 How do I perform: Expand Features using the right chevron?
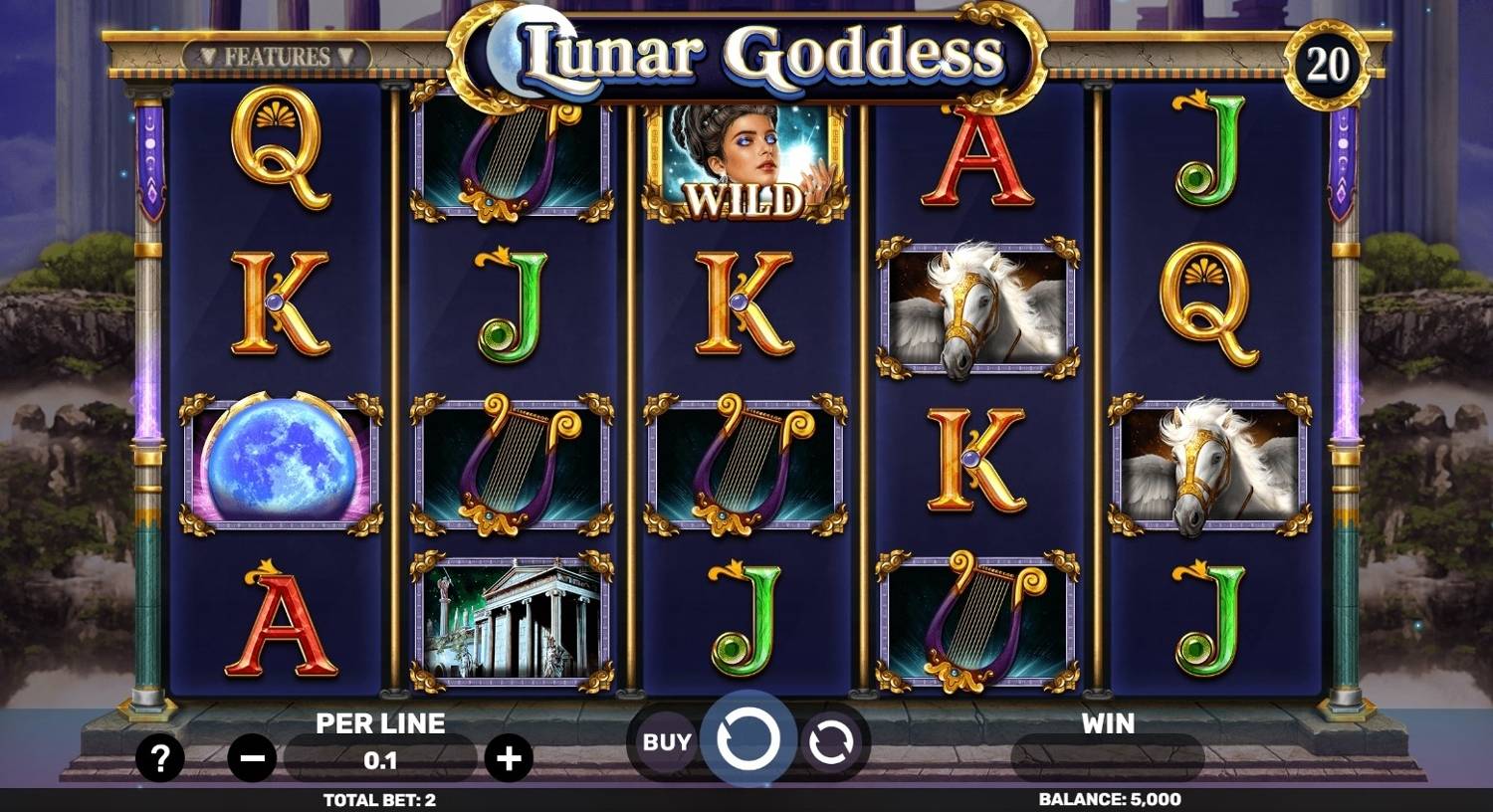[347, 55]
